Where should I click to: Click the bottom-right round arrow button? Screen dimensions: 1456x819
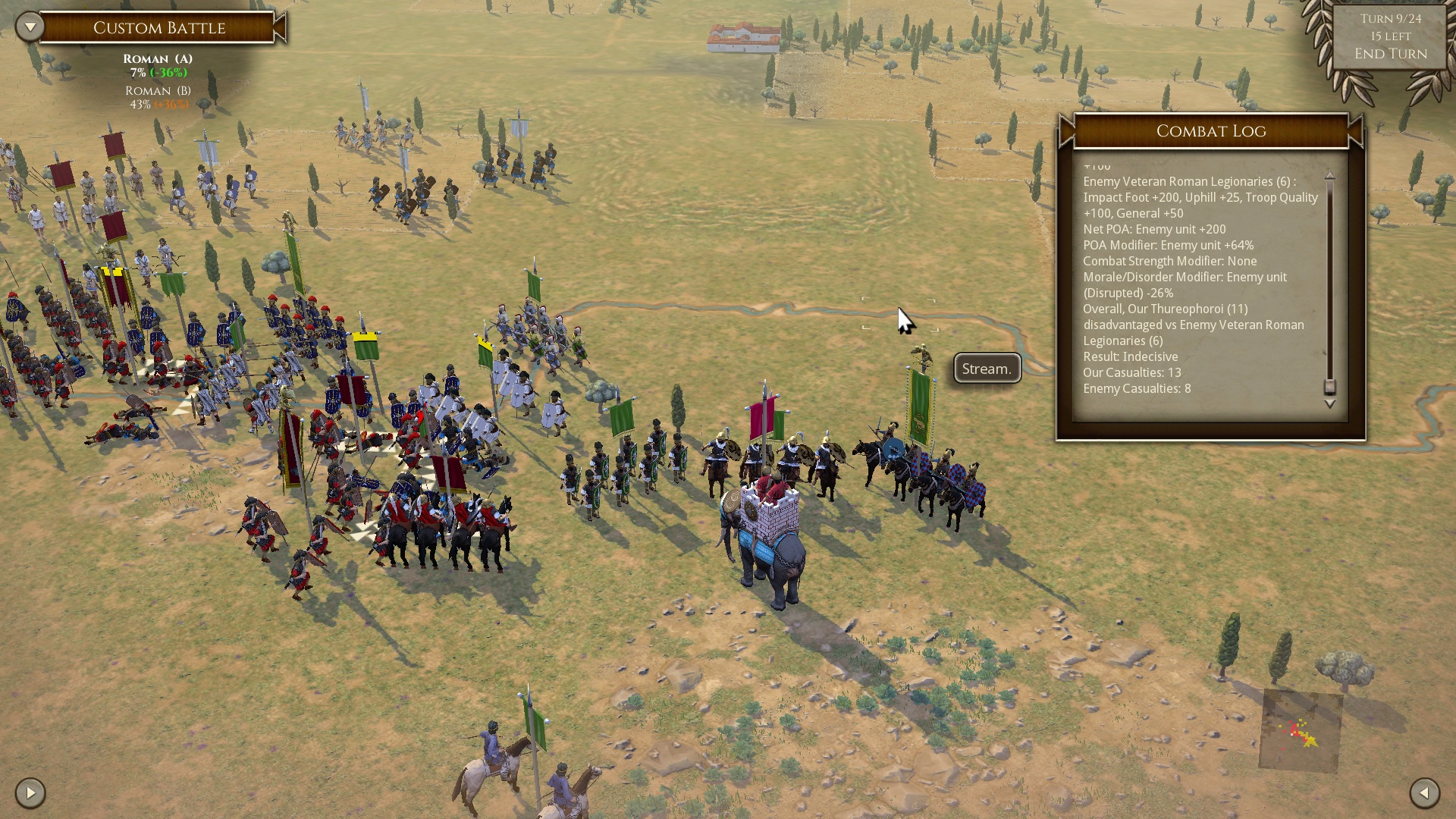coord(1424,793)
